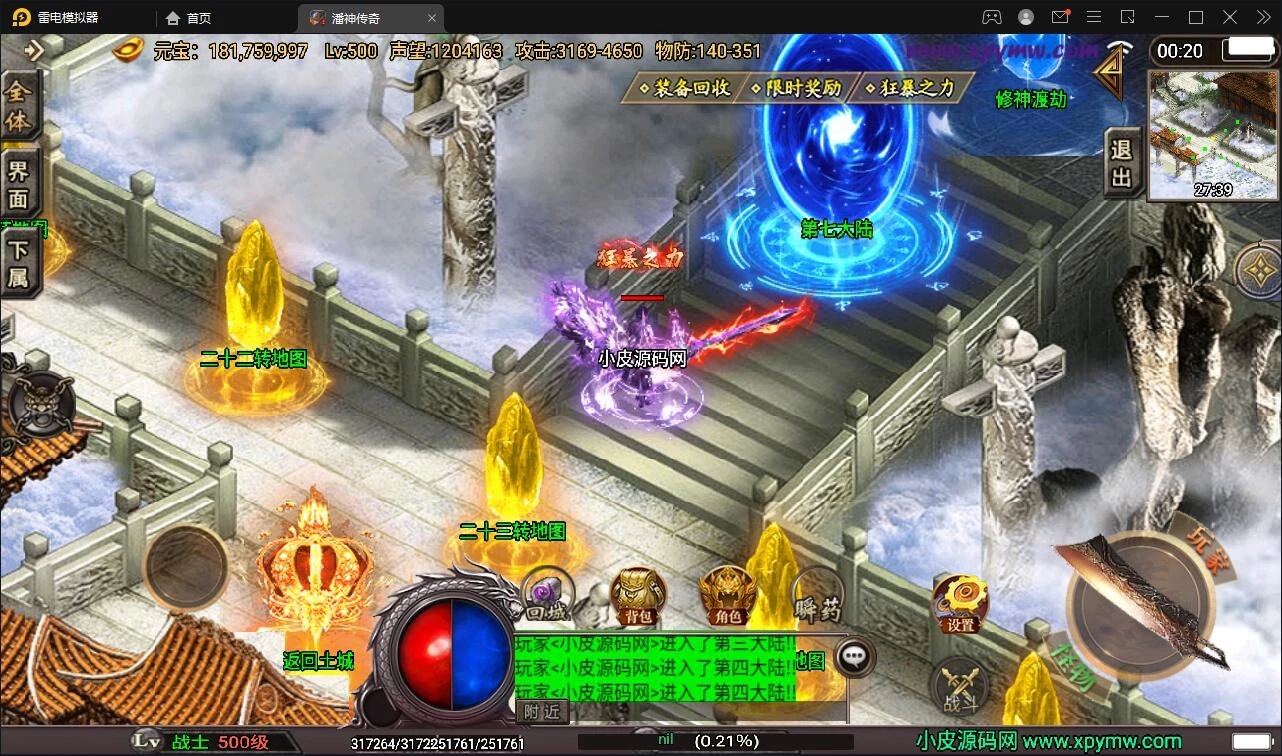
Task: Open the chat speech bubble button
Action: [x=853, y=657]
